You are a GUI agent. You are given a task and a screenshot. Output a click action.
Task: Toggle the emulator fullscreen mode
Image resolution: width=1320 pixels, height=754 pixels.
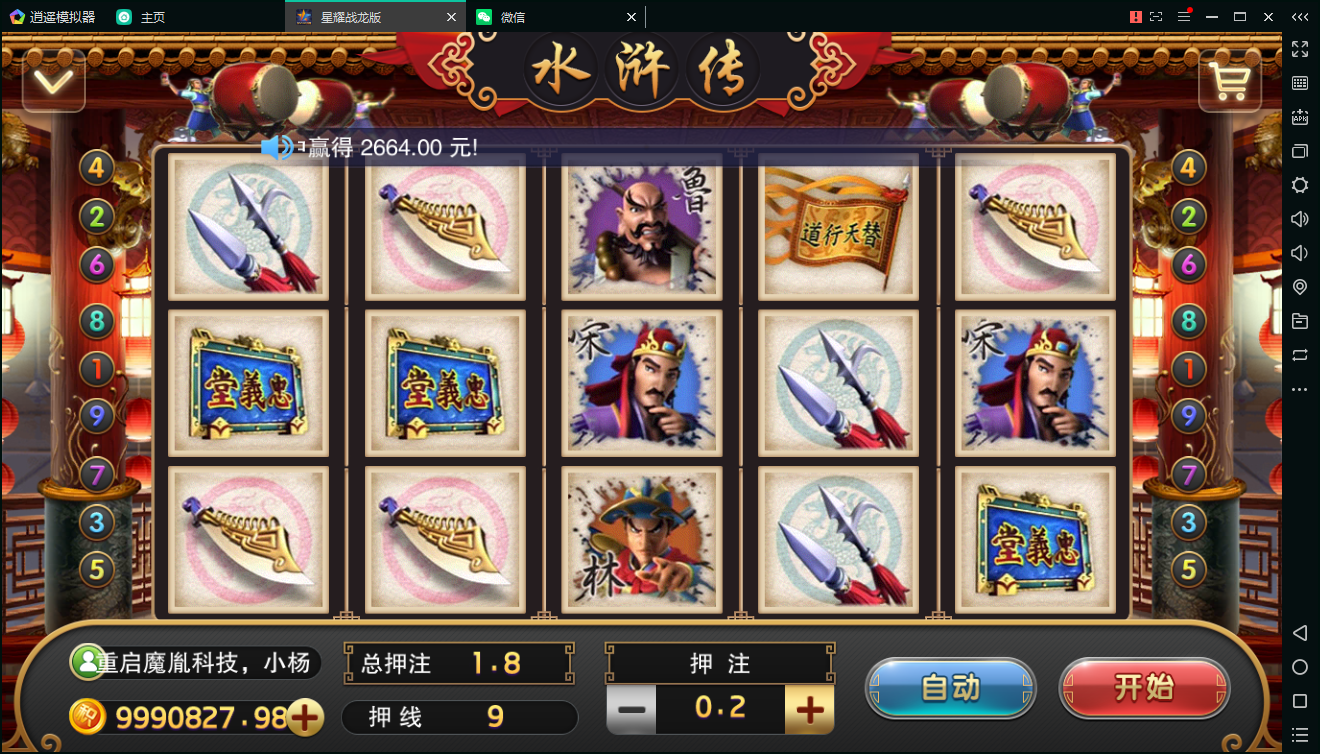(x=1300, y=48)
